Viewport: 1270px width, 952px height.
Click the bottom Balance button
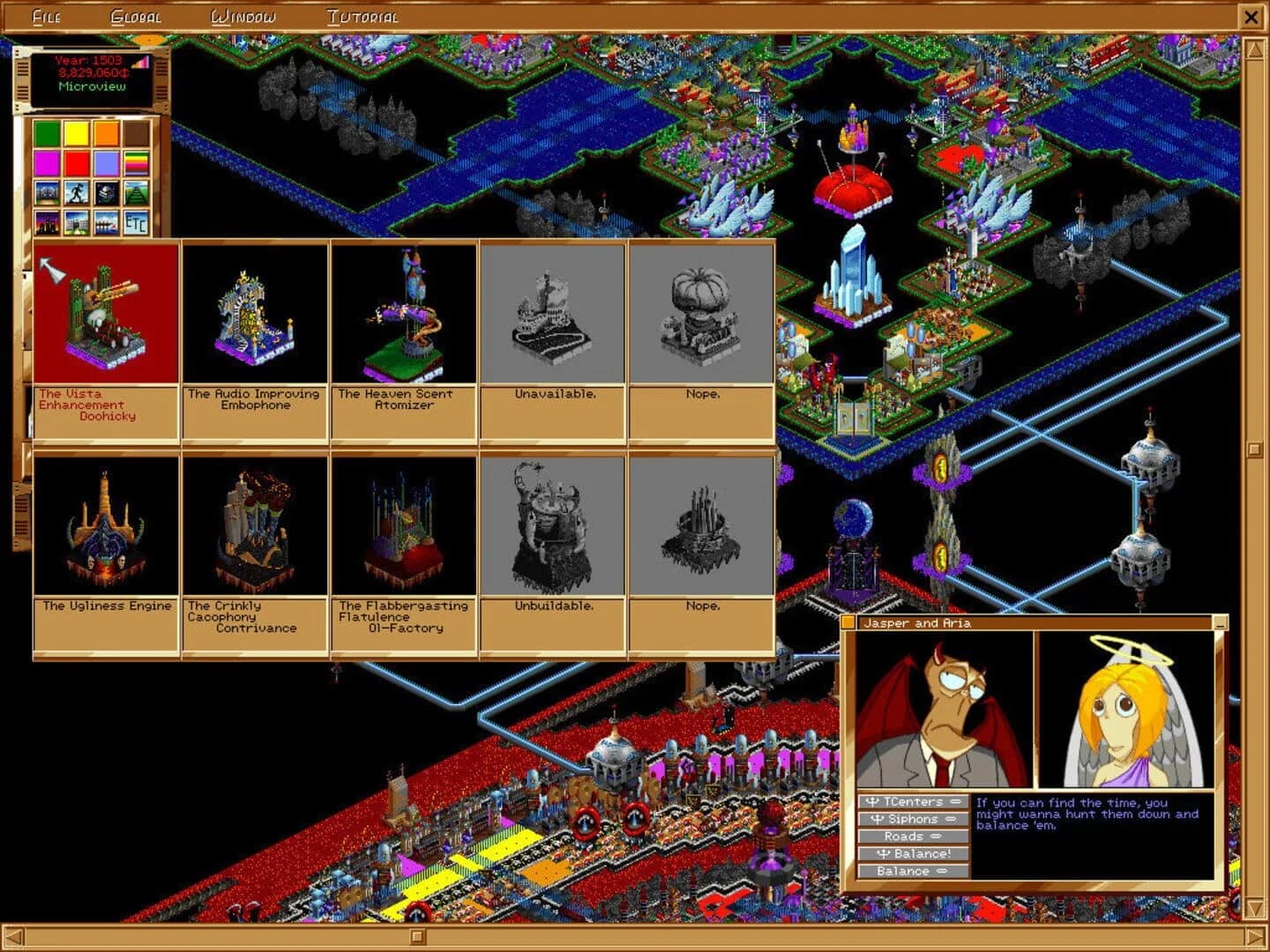coord(910,871)
